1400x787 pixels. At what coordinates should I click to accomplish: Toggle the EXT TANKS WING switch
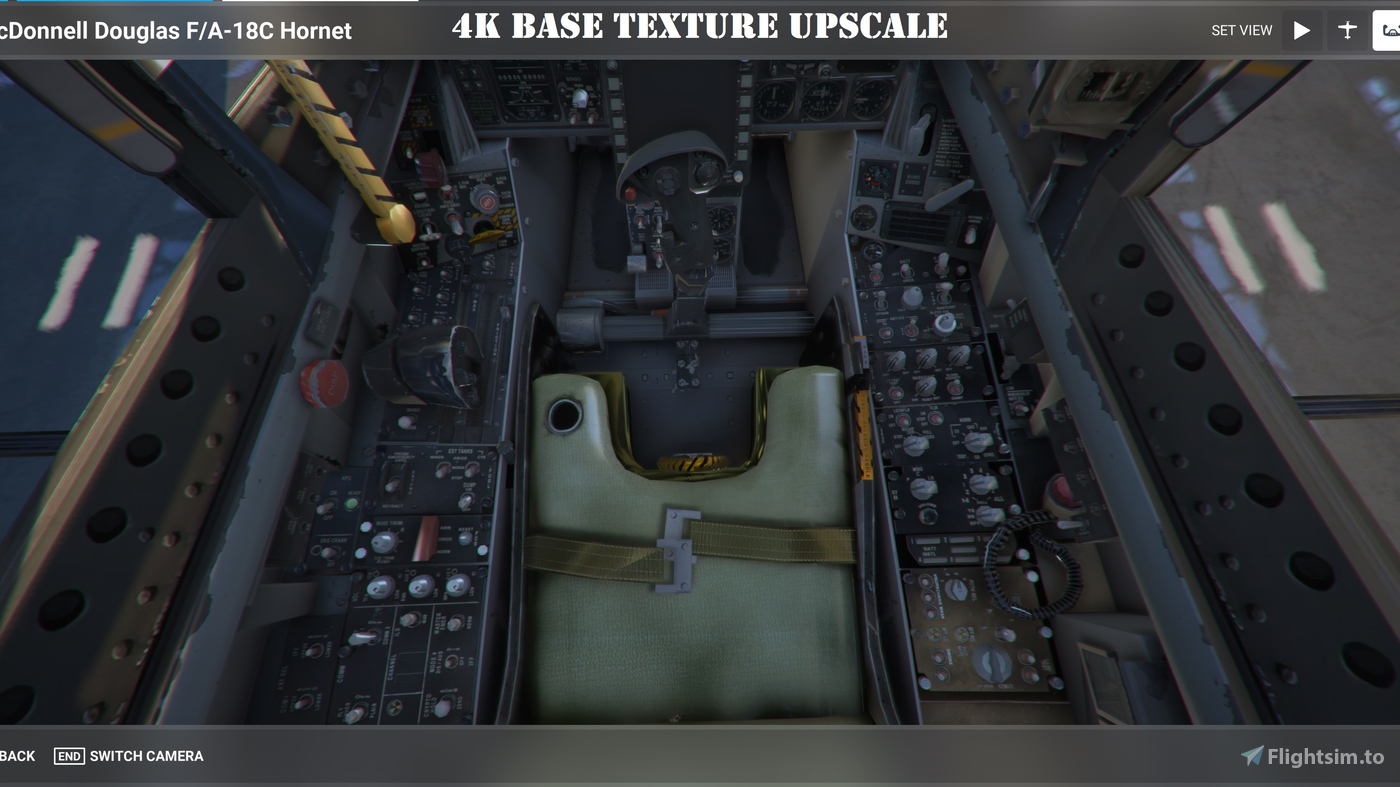coord(443,468)
